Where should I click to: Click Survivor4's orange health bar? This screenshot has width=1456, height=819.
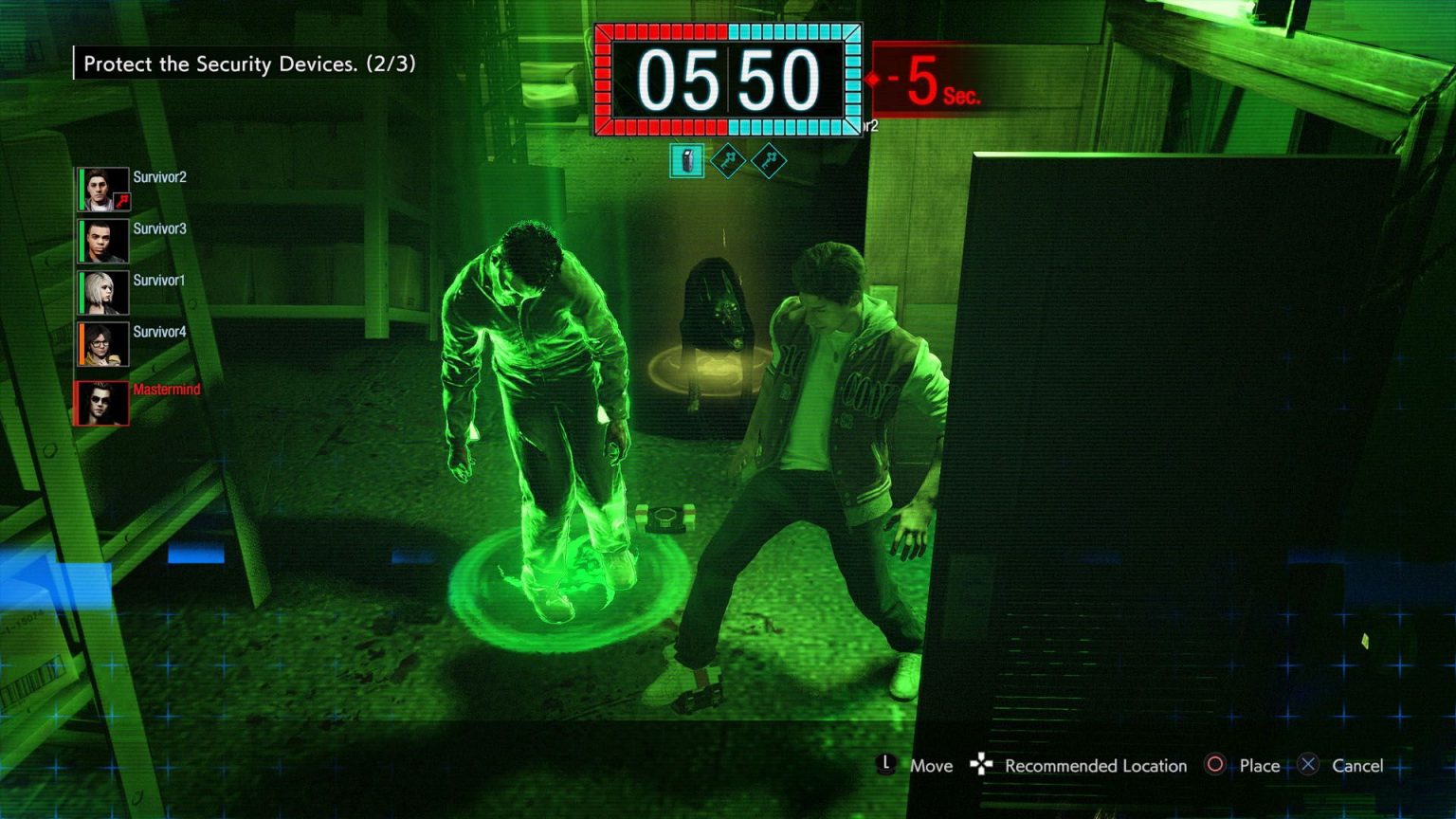[x=80, y=342]
